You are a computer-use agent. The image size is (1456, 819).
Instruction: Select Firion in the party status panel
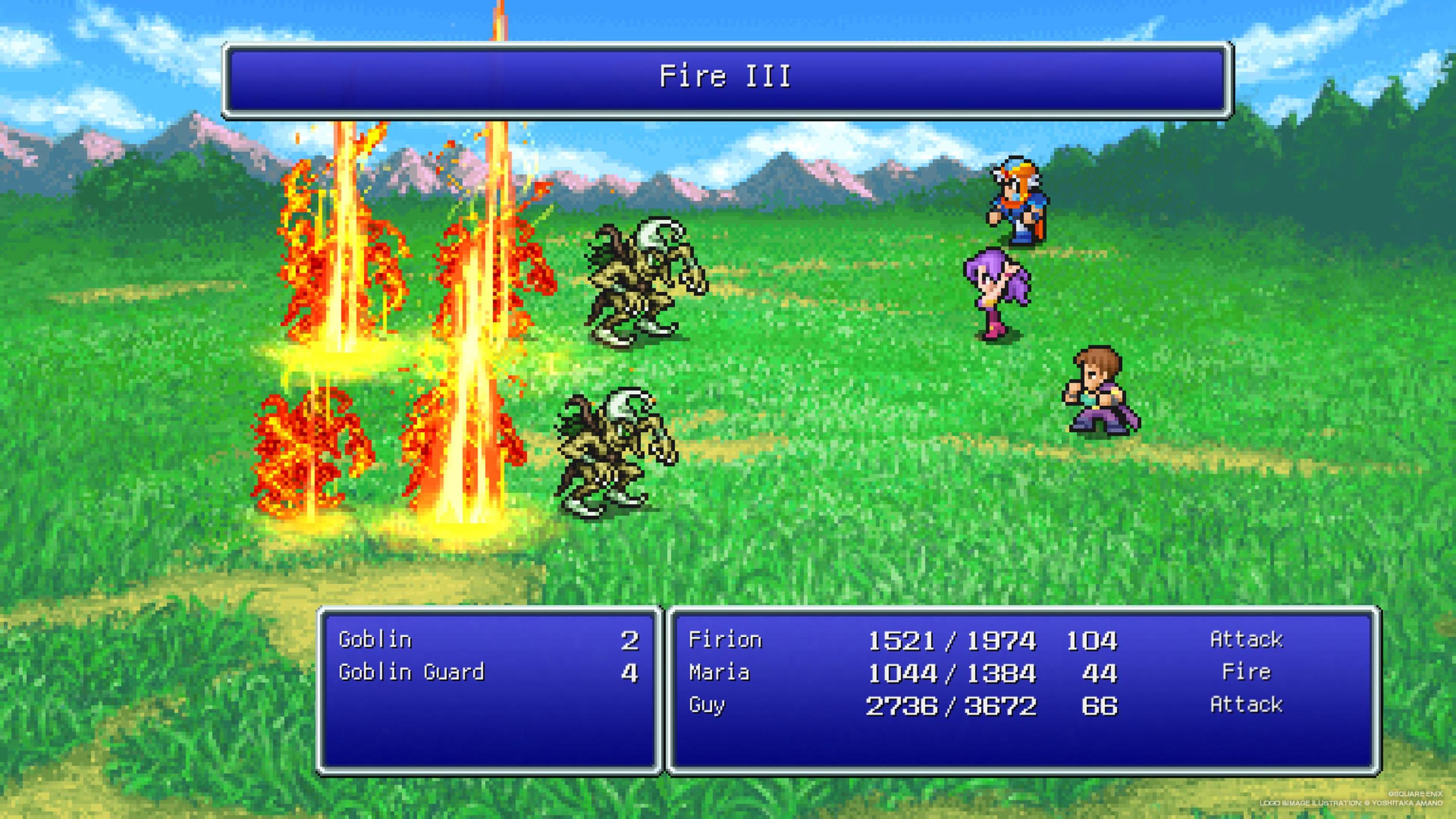[725, 640]
